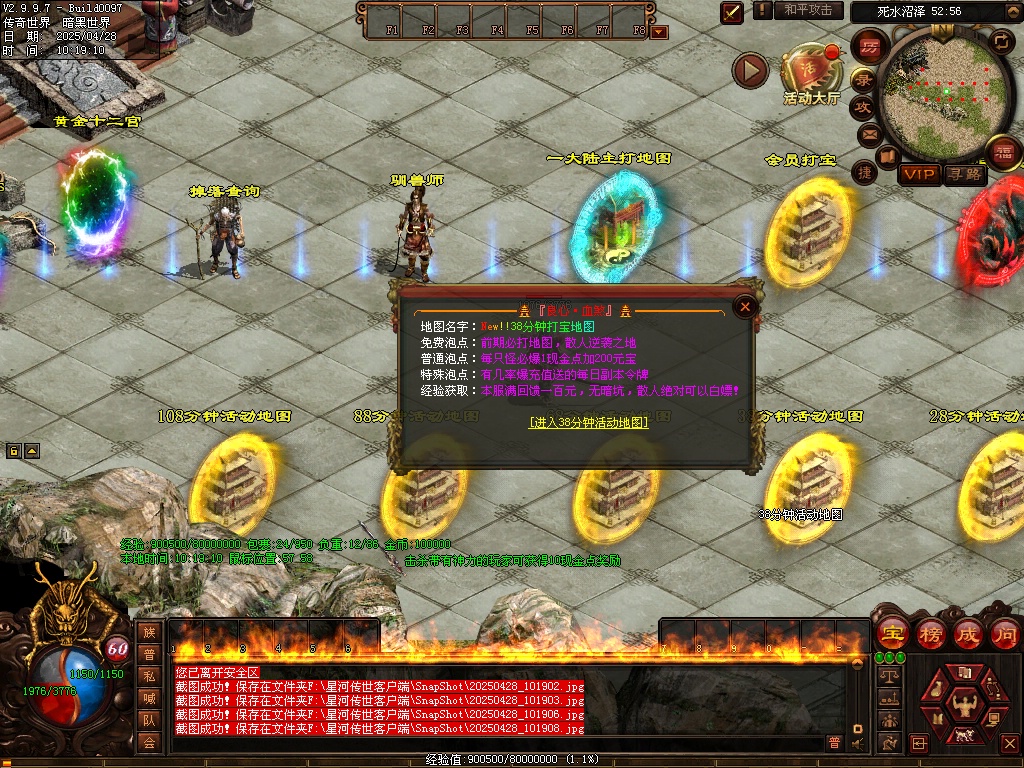Screen dimensions: 1024x768
Task: Open the 问 help button
Action: click(1004, 634)
